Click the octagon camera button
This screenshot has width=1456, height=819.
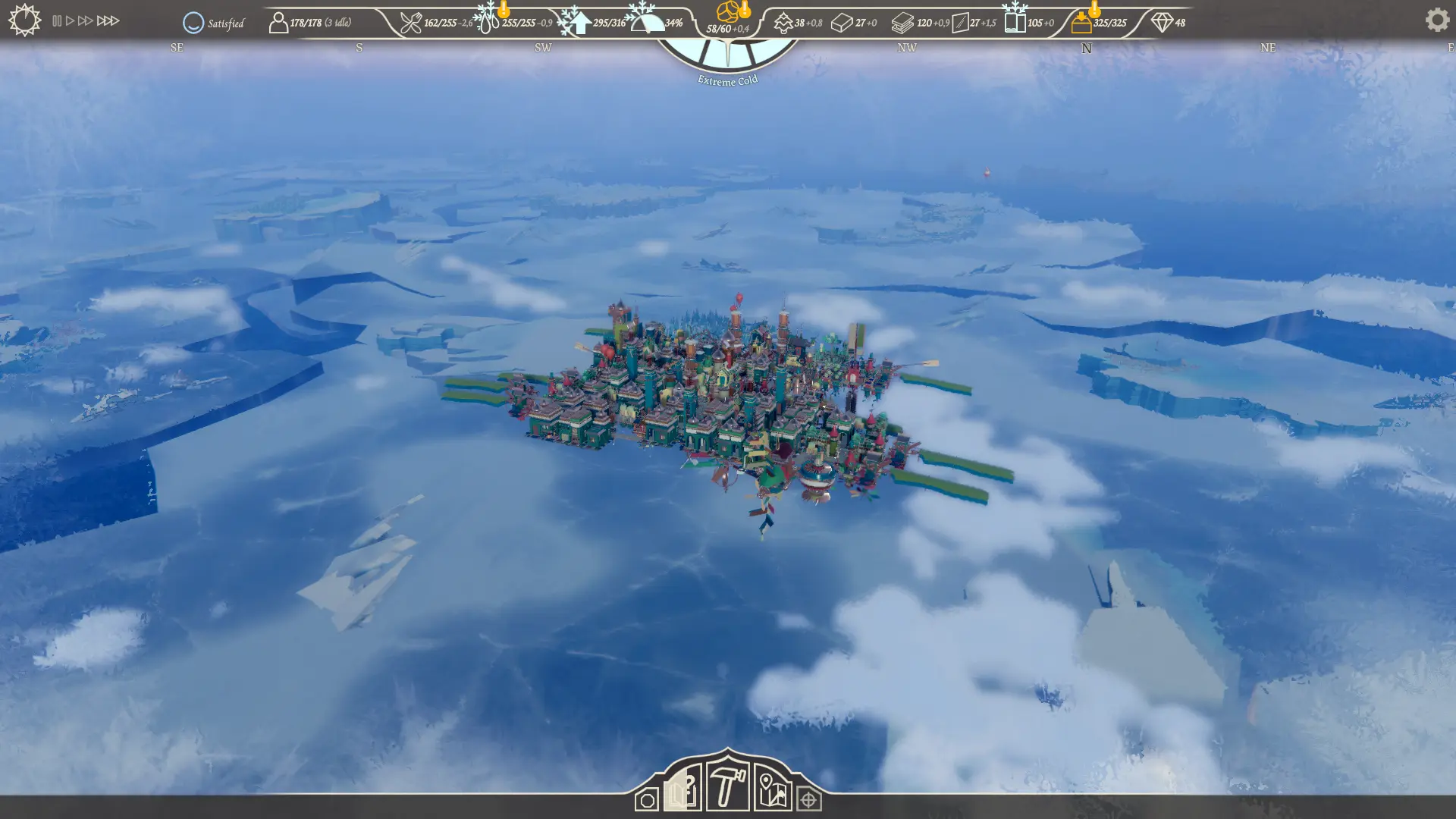pos(647,800)
